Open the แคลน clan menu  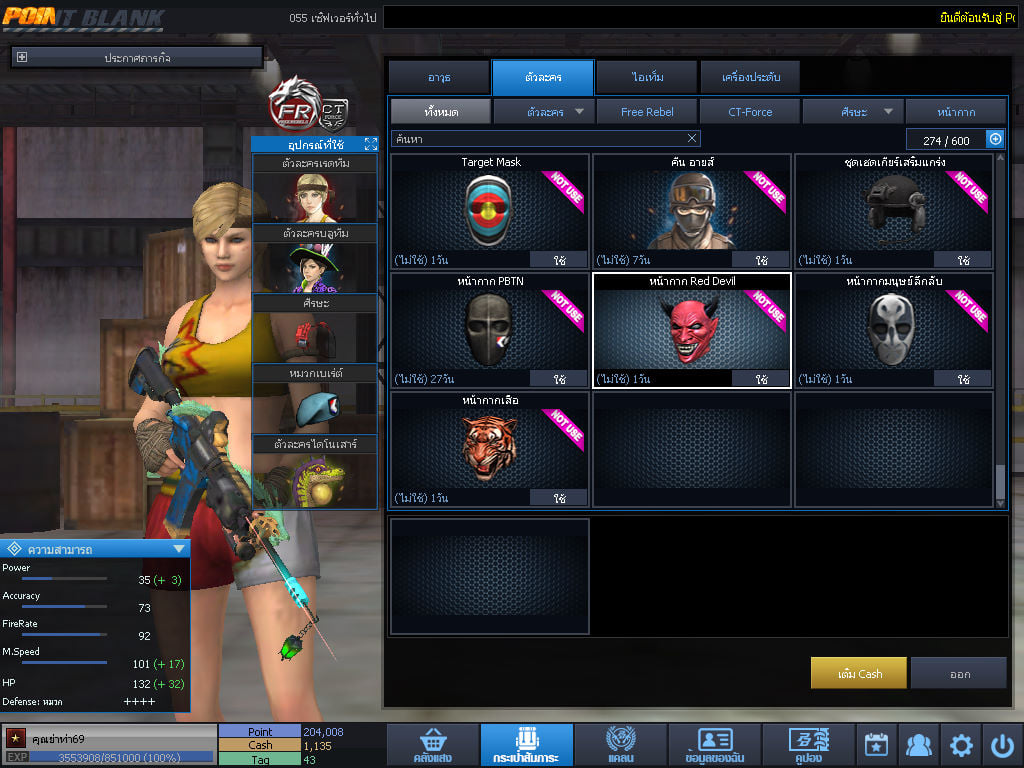click(x=620, y=746)
